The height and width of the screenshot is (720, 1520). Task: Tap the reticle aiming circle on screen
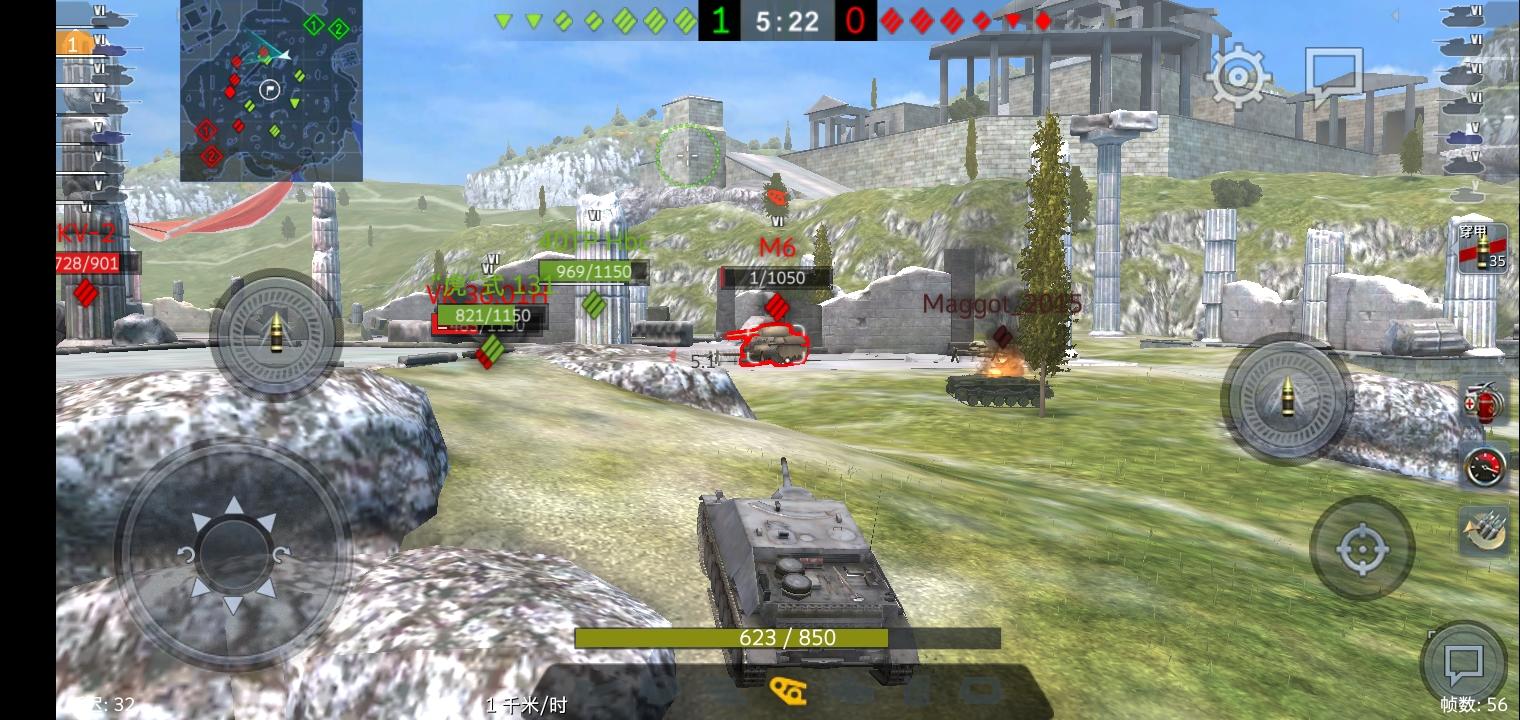(x=687, y=155)
